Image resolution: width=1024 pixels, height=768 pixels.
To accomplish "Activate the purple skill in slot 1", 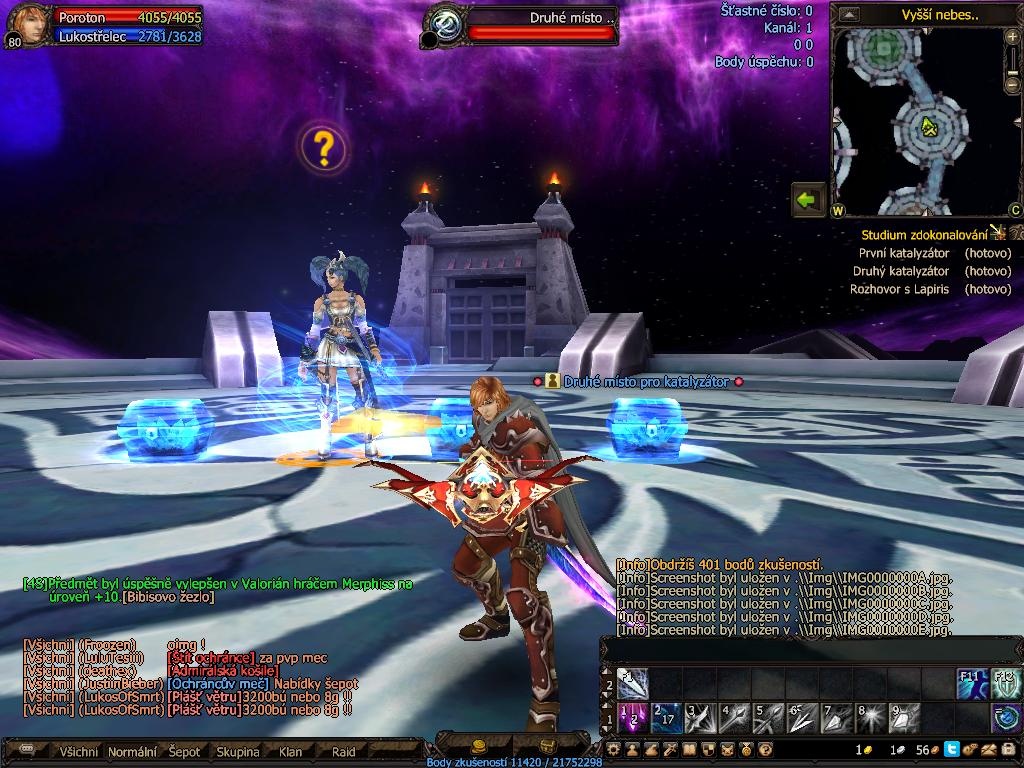I will [x=632, y=717].
